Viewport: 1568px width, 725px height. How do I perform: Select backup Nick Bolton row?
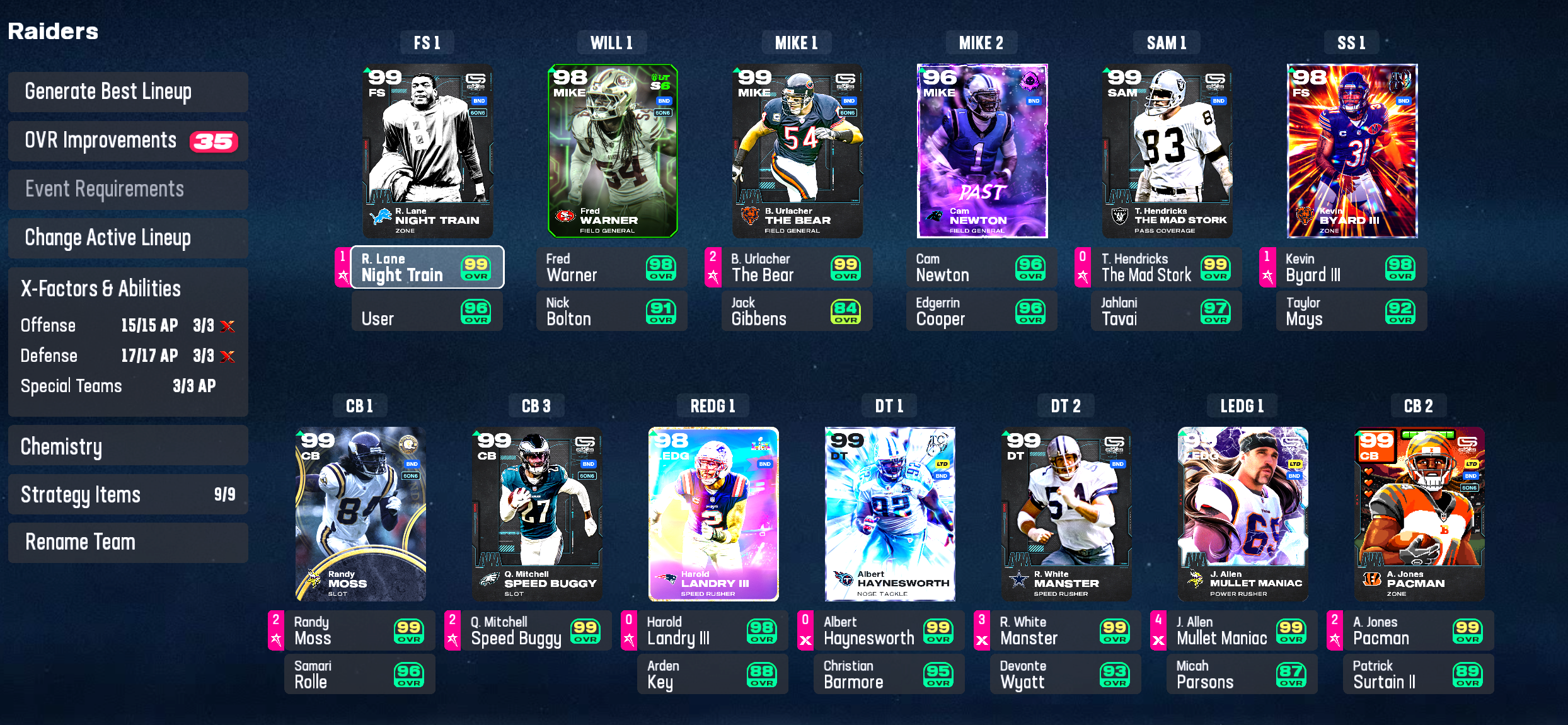611,311
